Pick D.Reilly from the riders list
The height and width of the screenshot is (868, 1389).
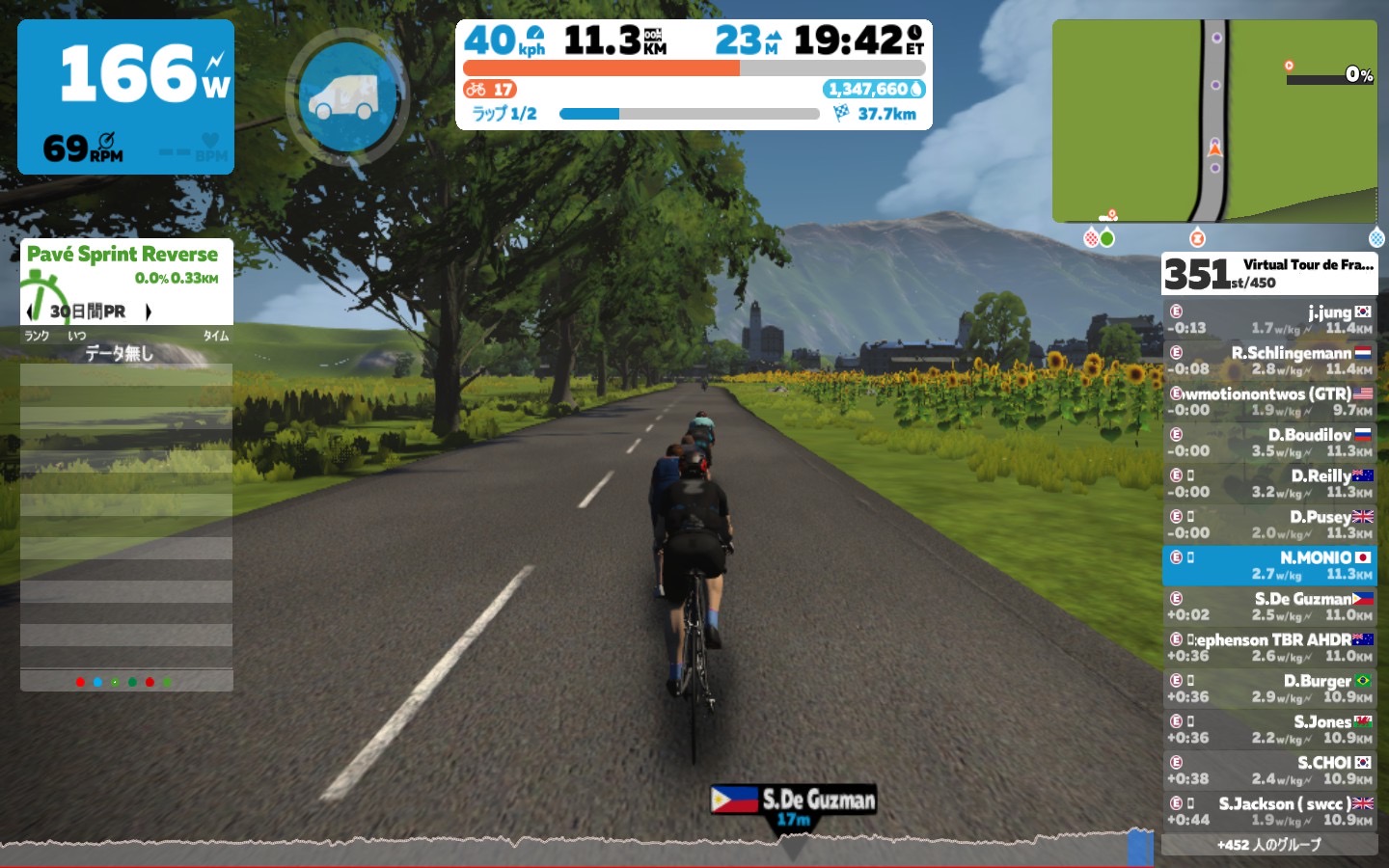tap(1268, 483)
